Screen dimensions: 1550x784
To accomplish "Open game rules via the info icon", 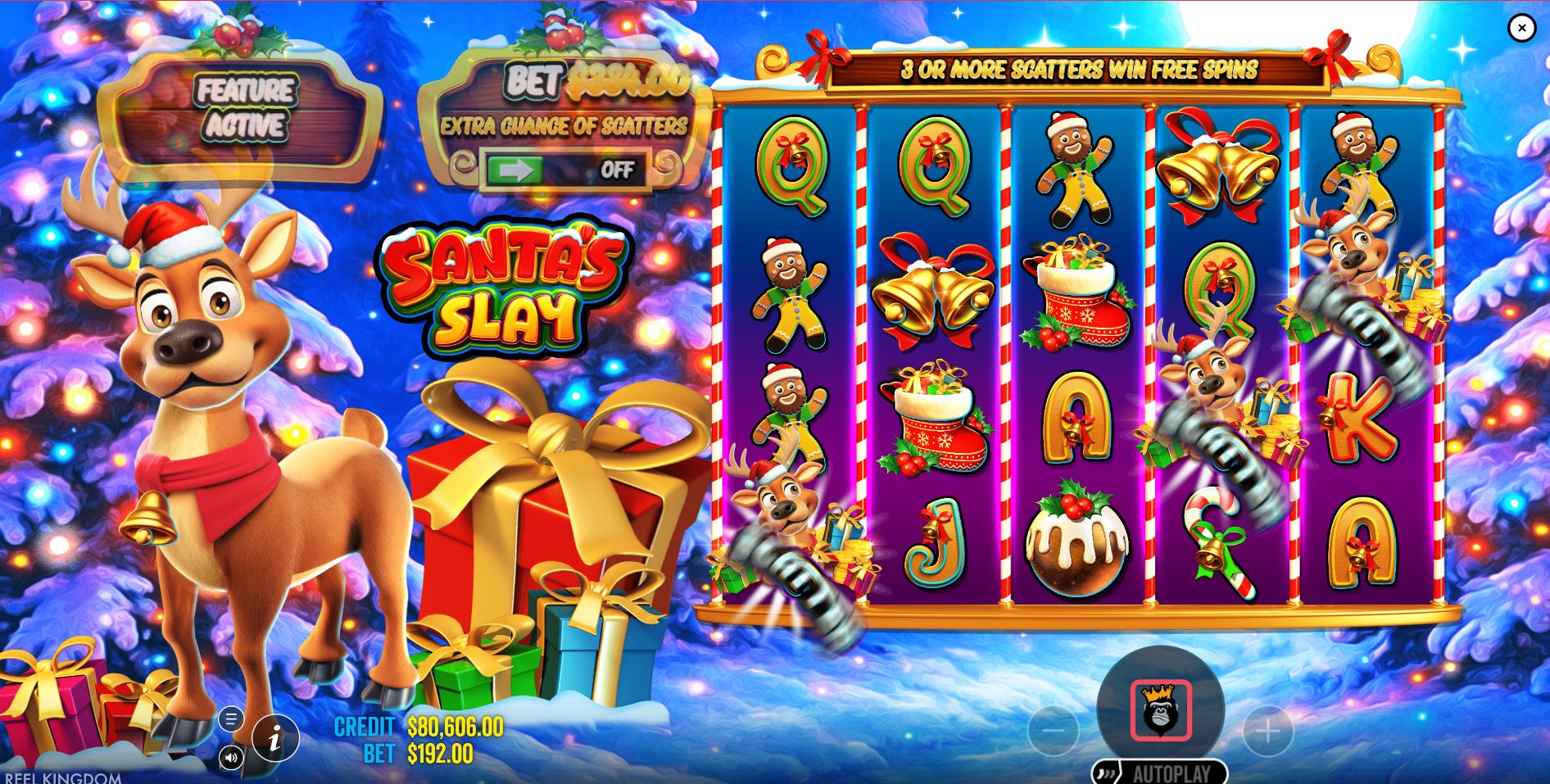I will [x=275, y=736].
